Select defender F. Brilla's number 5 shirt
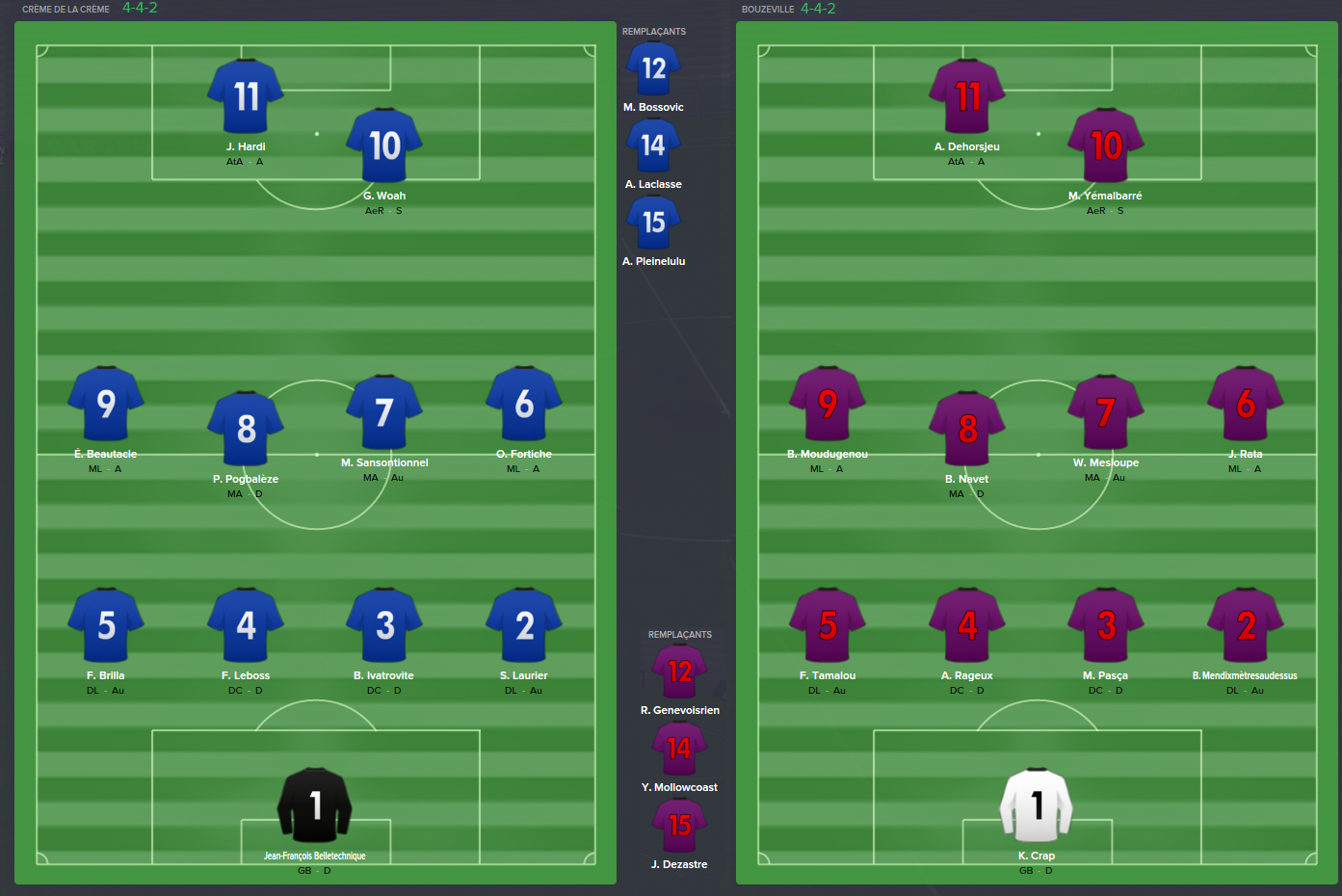Viewport: 1342px width, 896px height. coord(106,625)
